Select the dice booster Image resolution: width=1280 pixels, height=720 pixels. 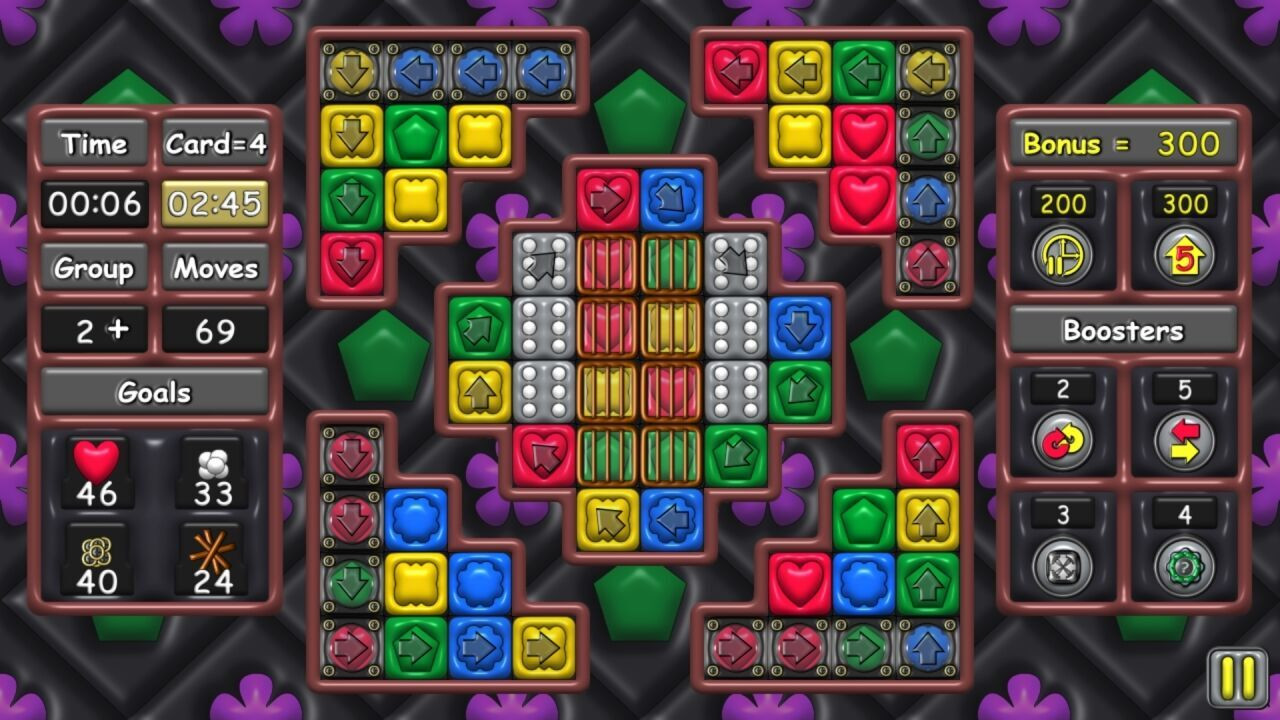coord(1062,567)
